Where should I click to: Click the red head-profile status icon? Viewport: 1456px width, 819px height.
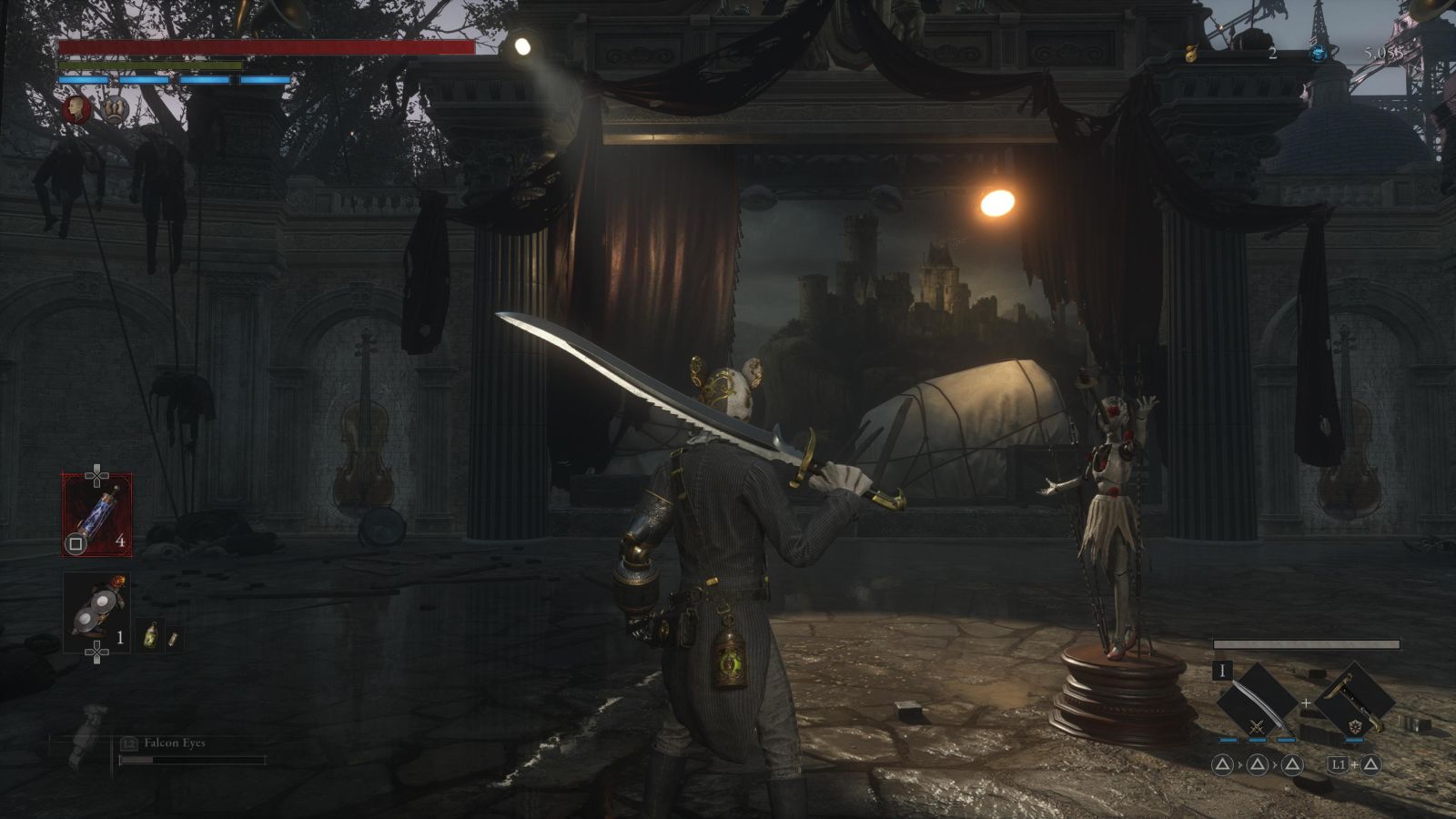(76, 110)
